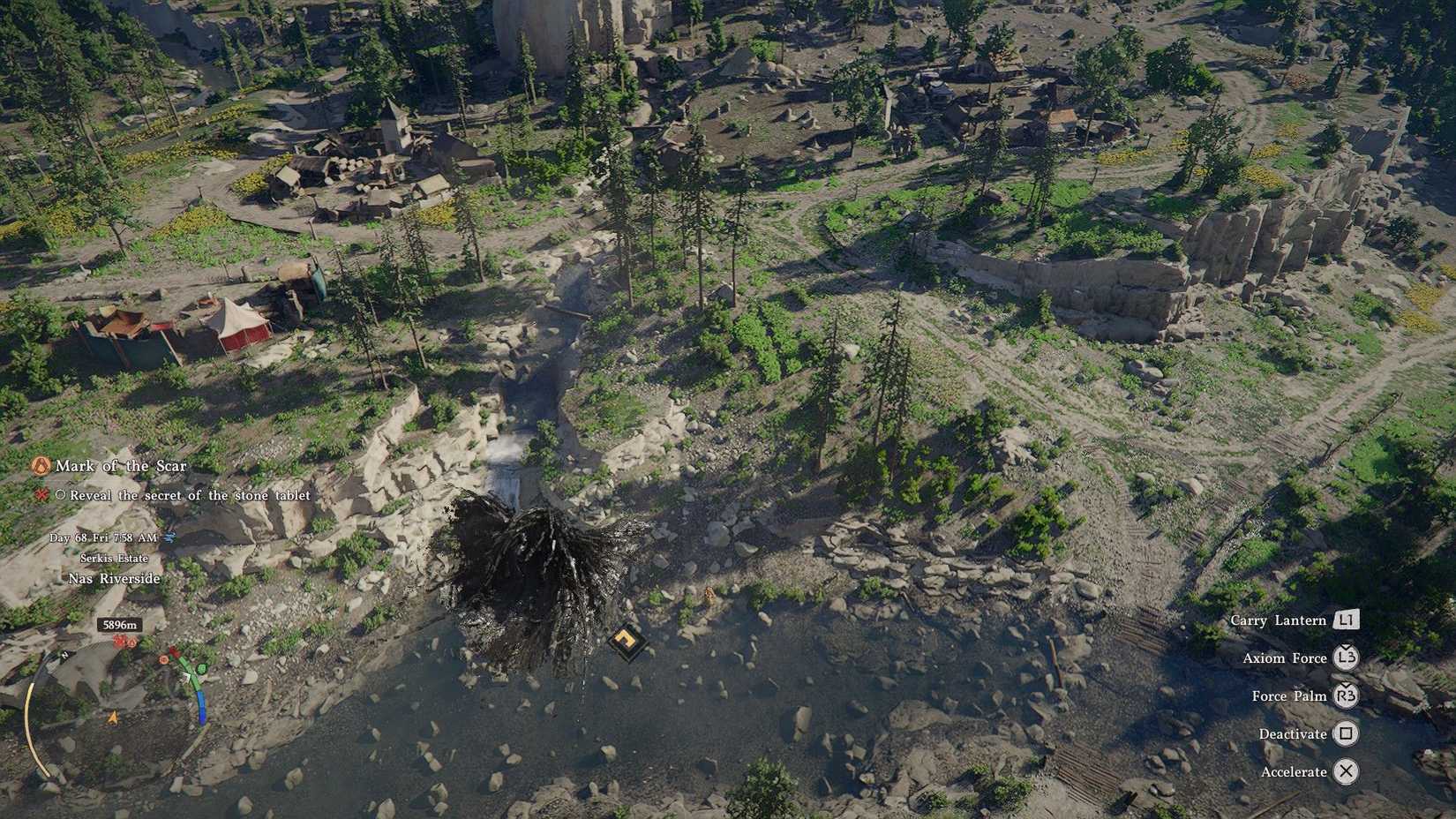Toggle Carry Lantern via the L1 prompt
Image resolution: width=1456 pixels, height=819 pixels.
point(1346,620)
